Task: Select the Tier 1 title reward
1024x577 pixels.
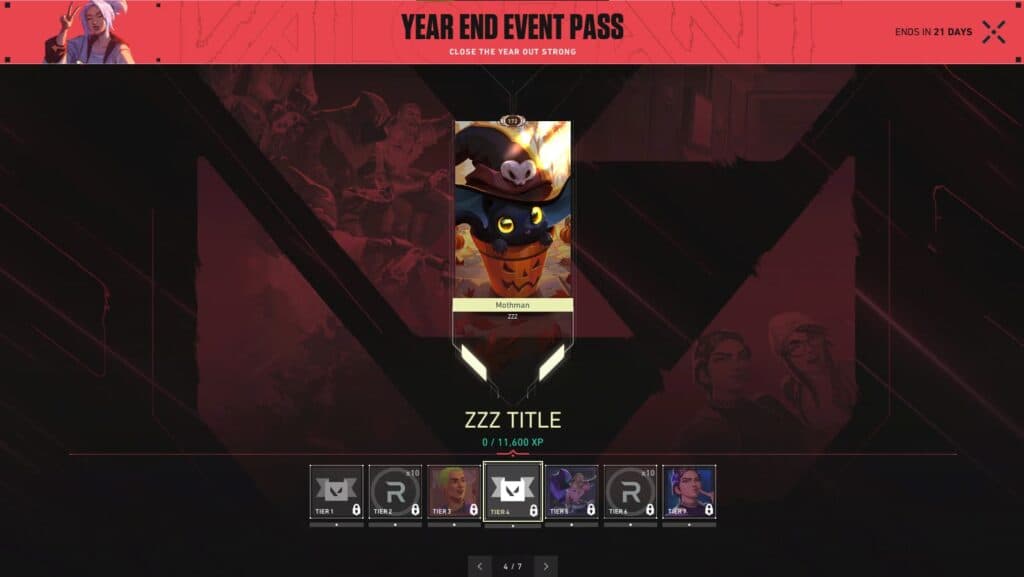Action: 336,491
